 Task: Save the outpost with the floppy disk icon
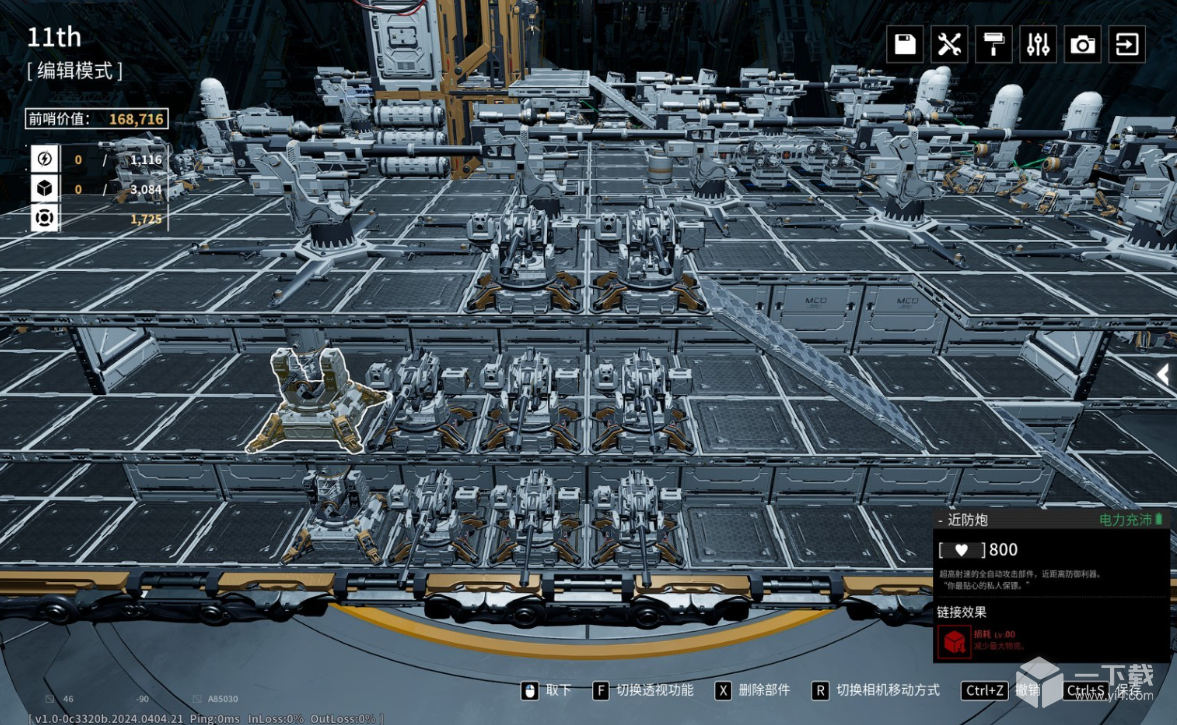coord(905,45)
